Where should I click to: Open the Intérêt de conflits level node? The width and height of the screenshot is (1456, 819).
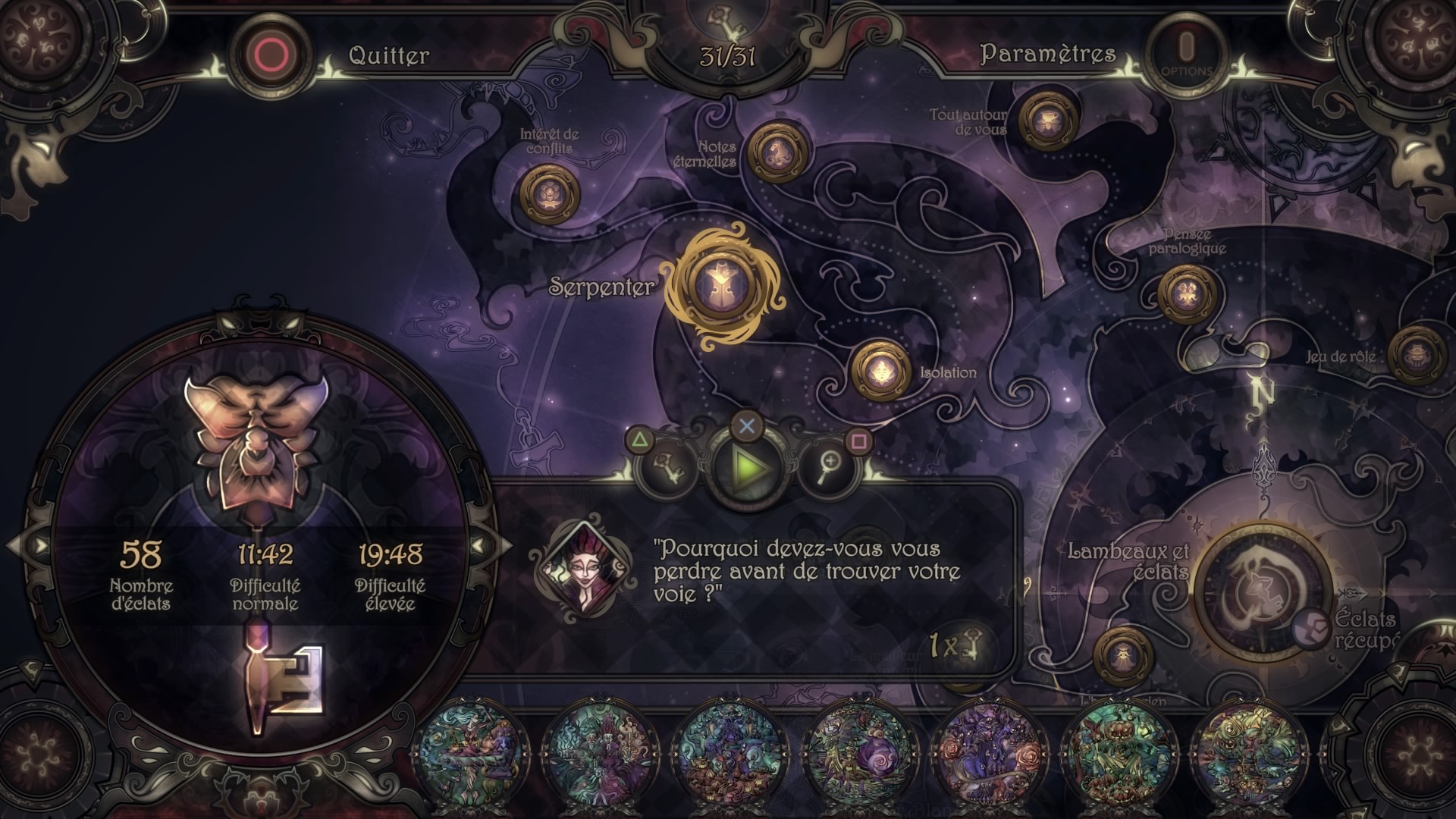pyautogui.click(x=550, y=195)
